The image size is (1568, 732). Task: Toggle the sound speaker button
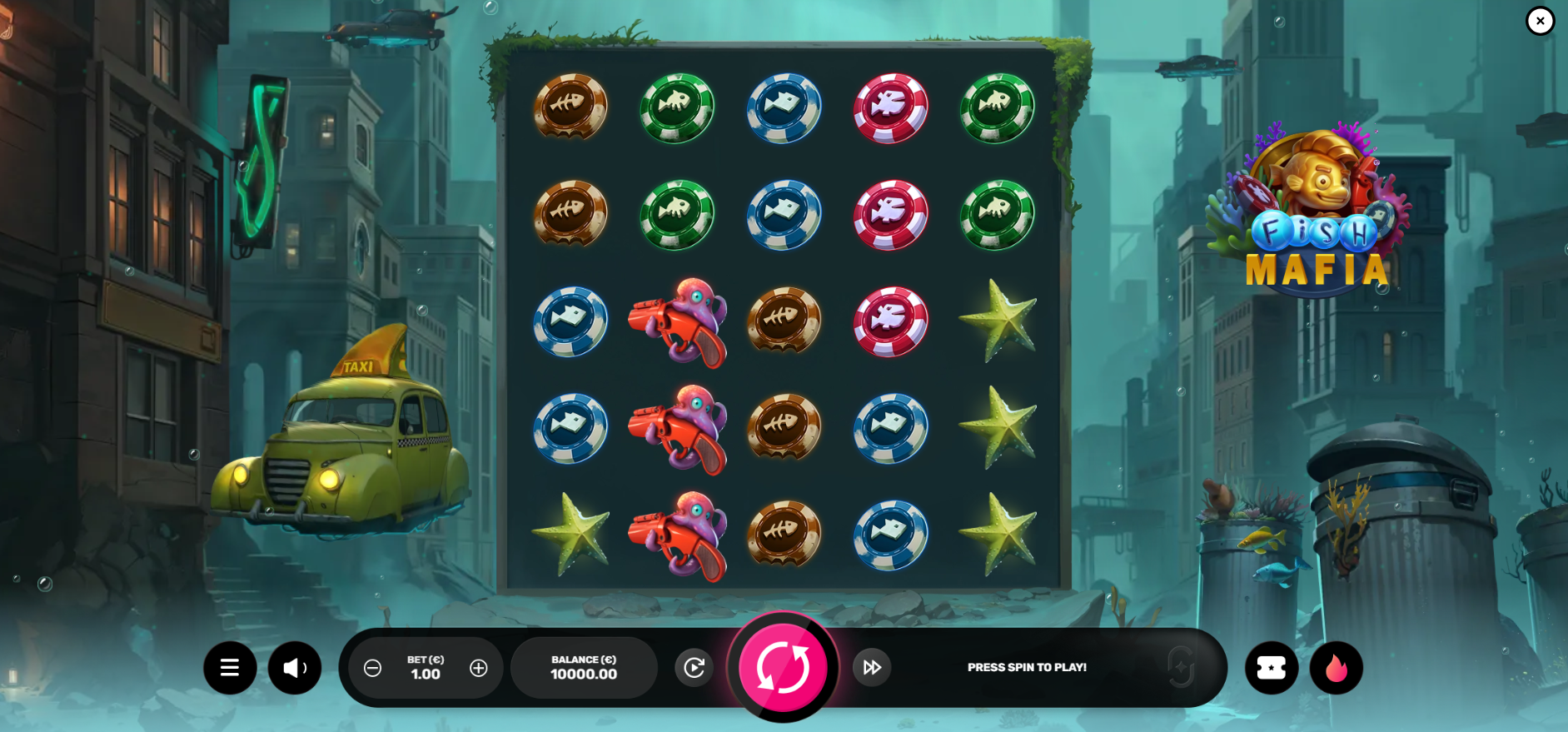click(295, 668)
